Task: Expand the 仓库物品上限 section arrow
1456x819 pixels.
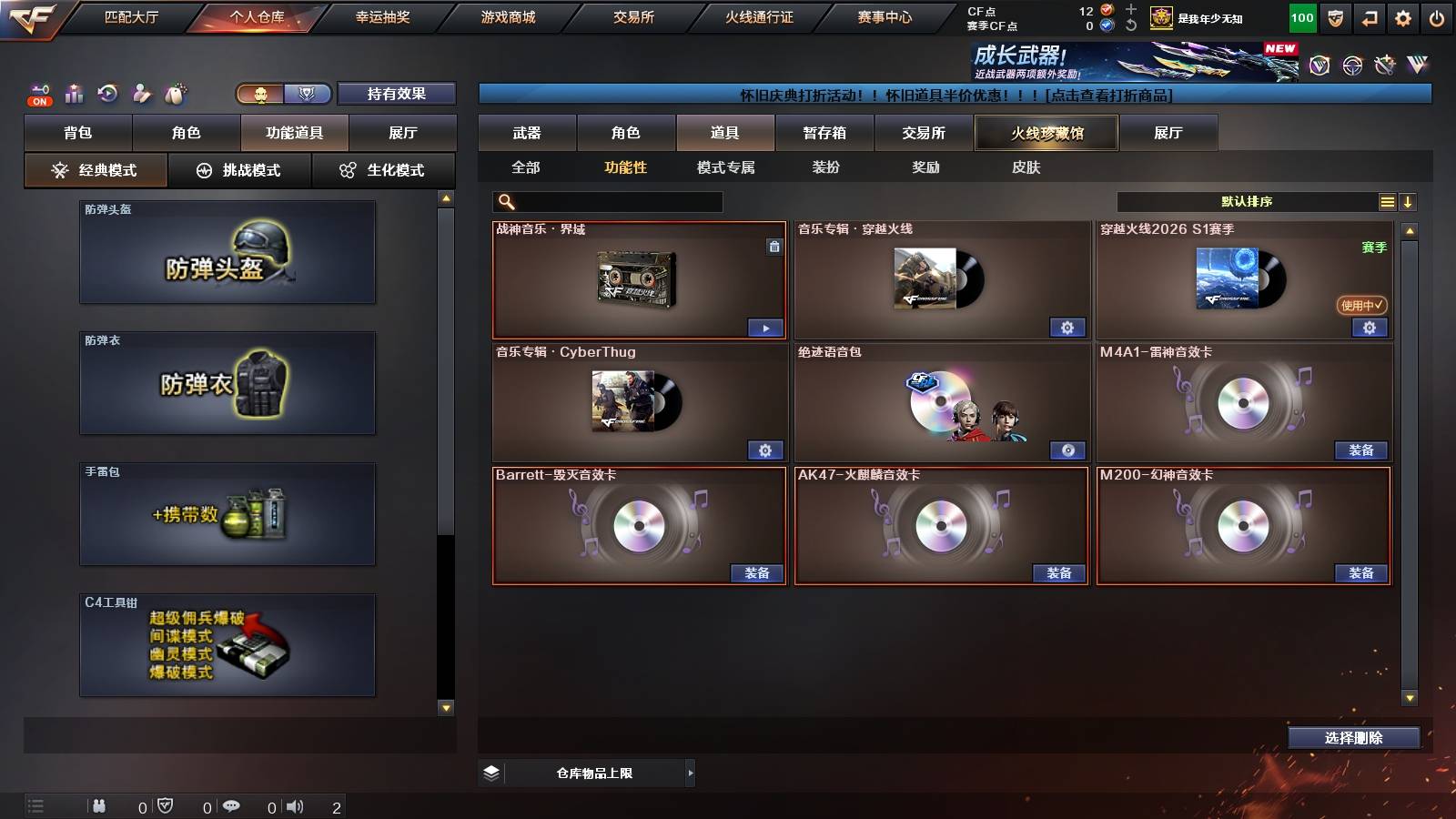Action: pyautogui.click(x=689, y=773)
